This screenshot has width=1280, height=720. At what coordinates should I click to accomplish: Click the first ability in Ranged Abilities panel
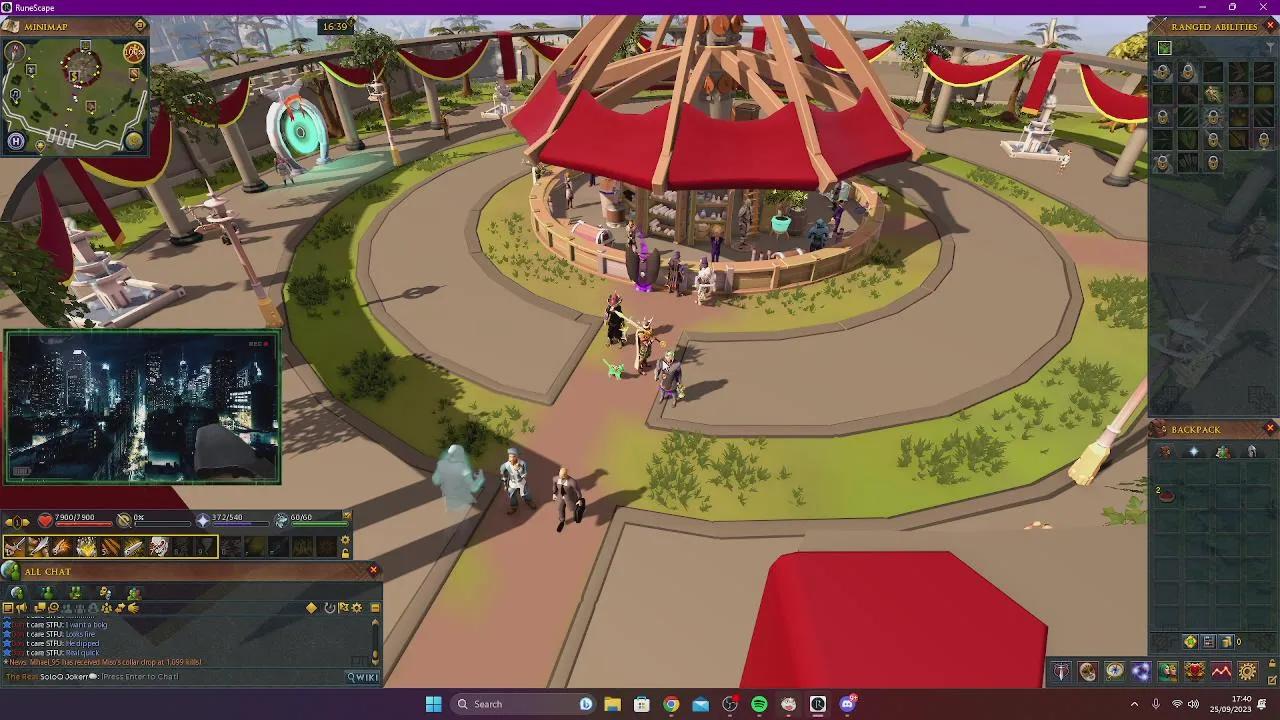[1163, 70]
